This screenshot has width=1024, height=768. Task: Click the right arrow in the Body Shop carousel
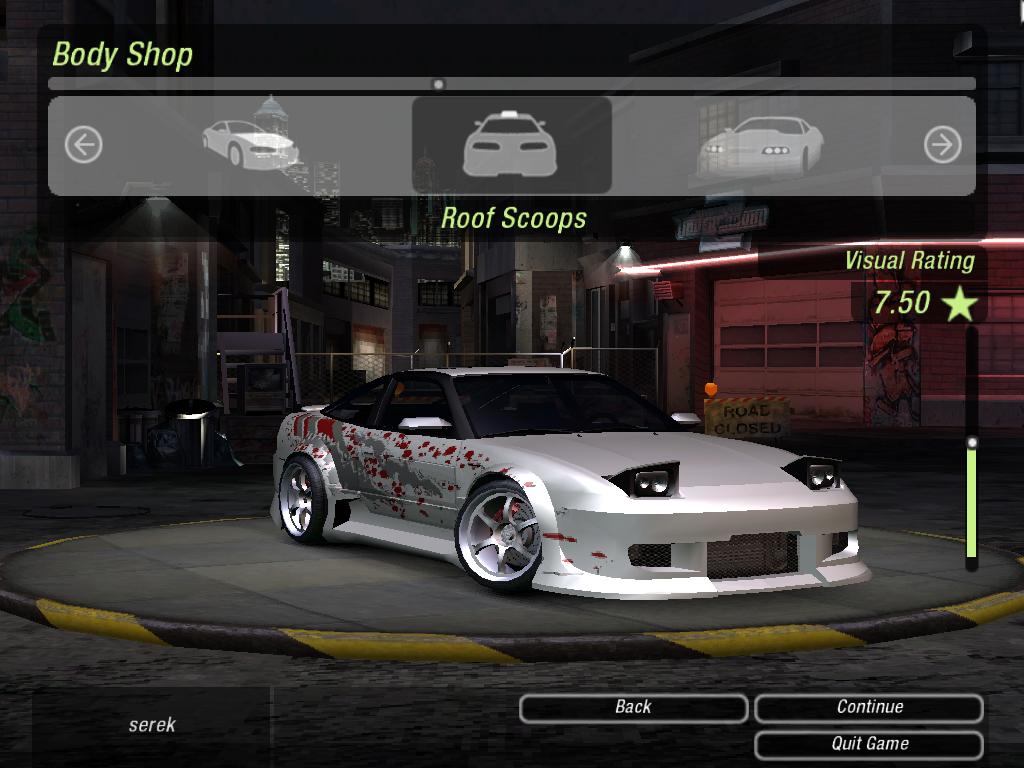point(941,146)
